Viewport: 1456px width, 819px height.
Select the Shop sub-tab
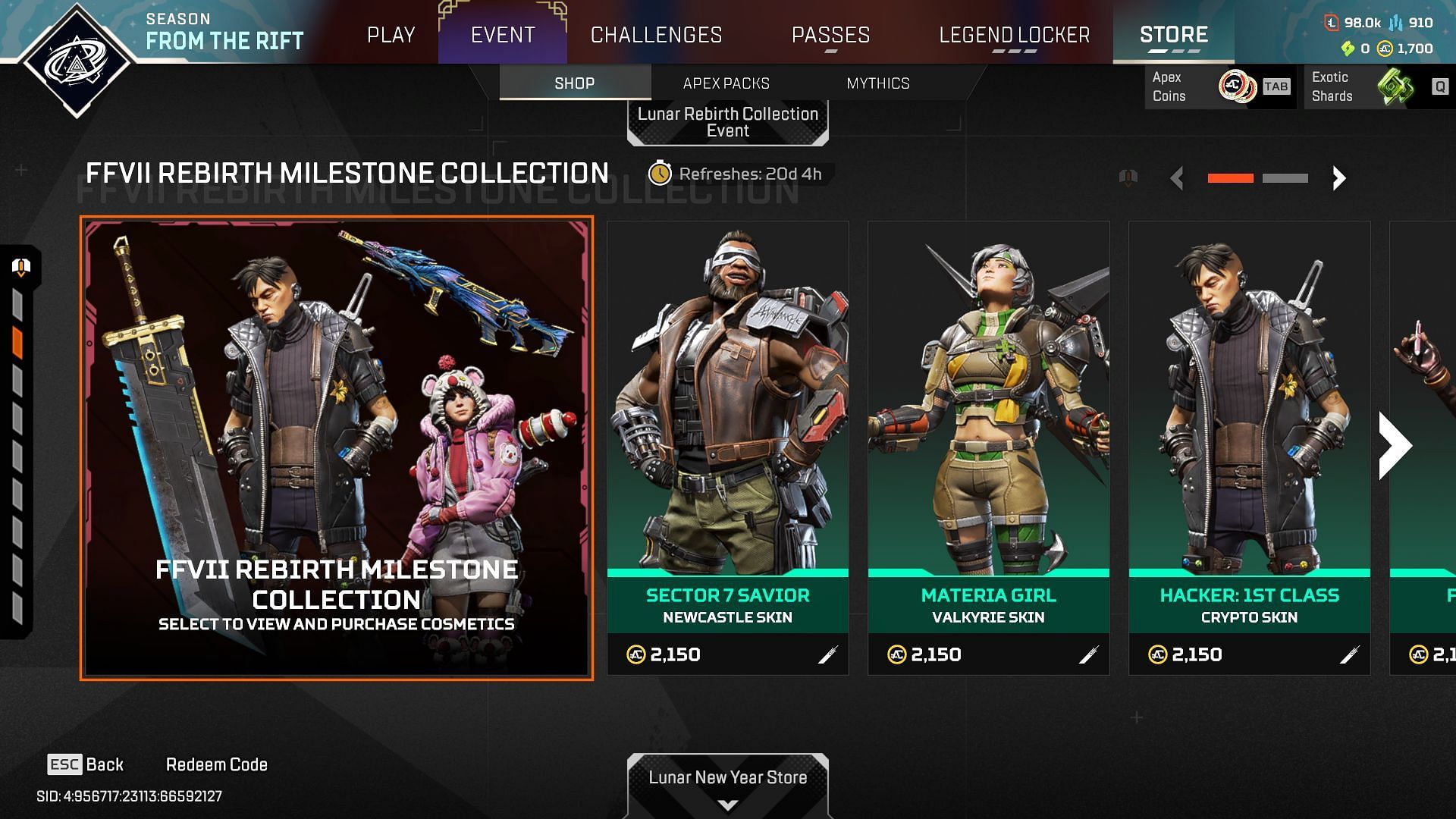(x=574, y=83)
